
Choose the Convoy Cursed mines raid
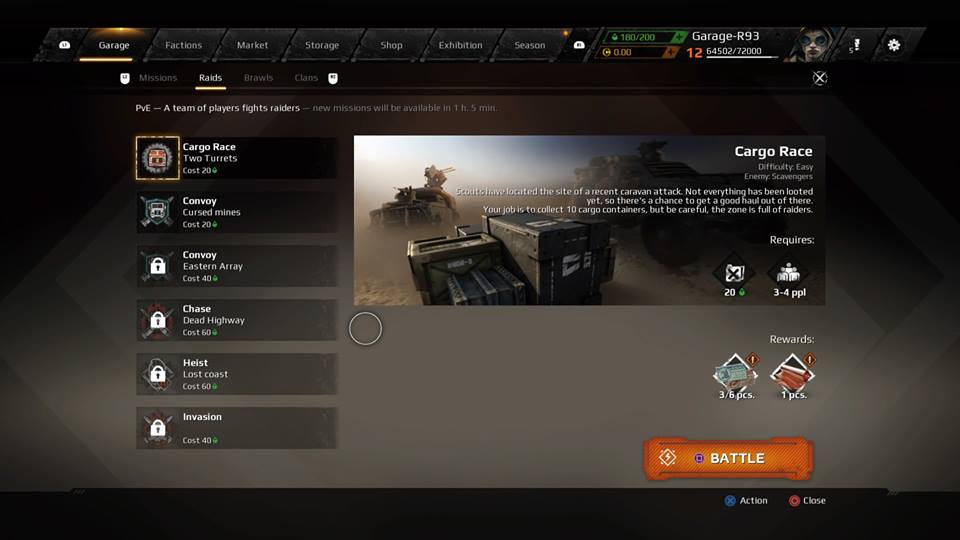pyautogui.click(x=236, y=212)
